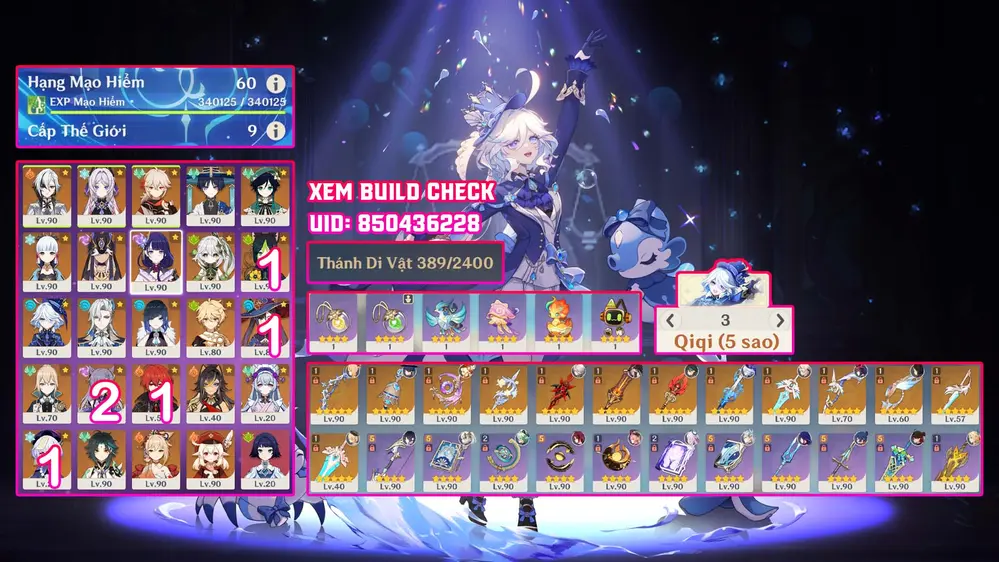Open info icon beside Cấp Thế Giới
The height and width of the screenshot is (562, 999).
tap(276, 131)
